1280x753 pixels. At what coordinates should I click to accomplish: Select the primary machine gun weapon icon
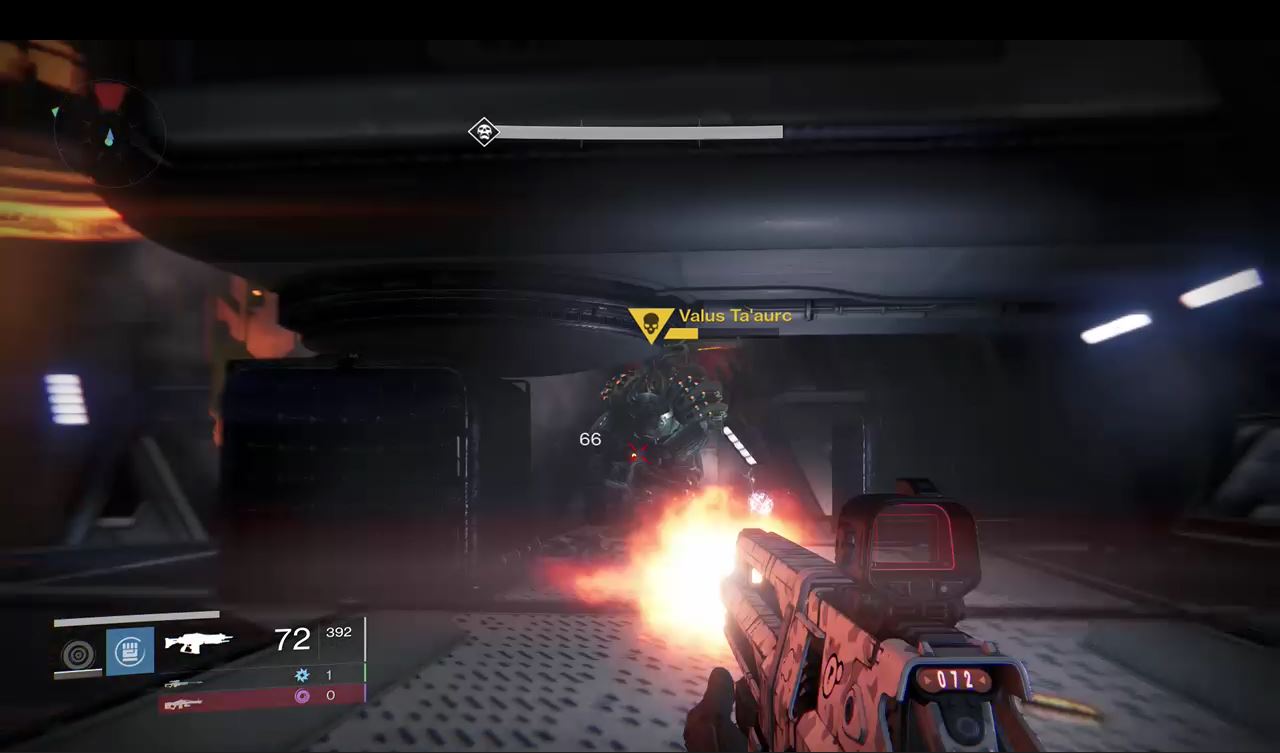[x=198, y=641]
